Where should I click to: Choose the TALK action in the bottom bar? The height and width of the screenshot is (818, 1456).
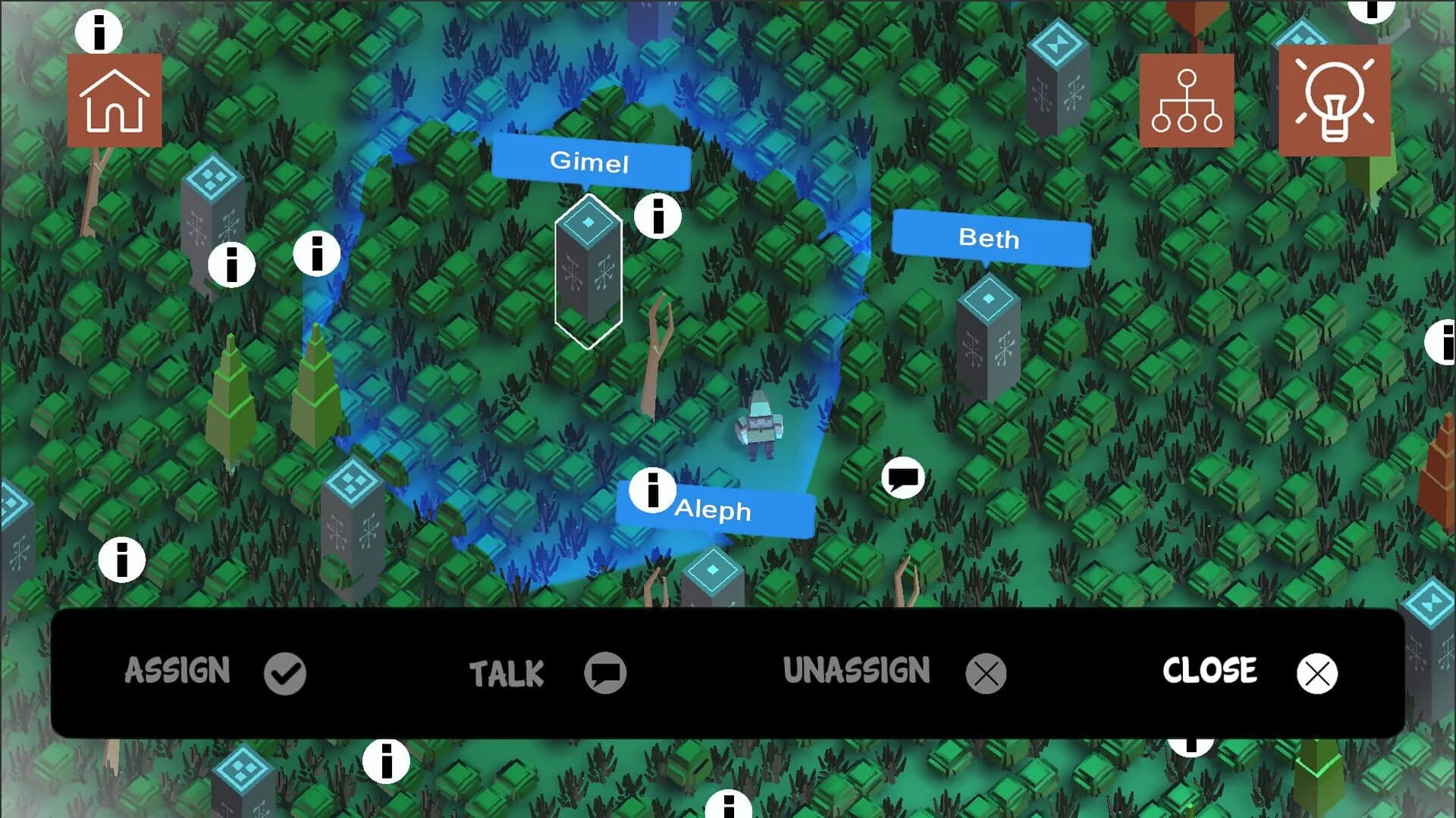(x=506, y=672)
